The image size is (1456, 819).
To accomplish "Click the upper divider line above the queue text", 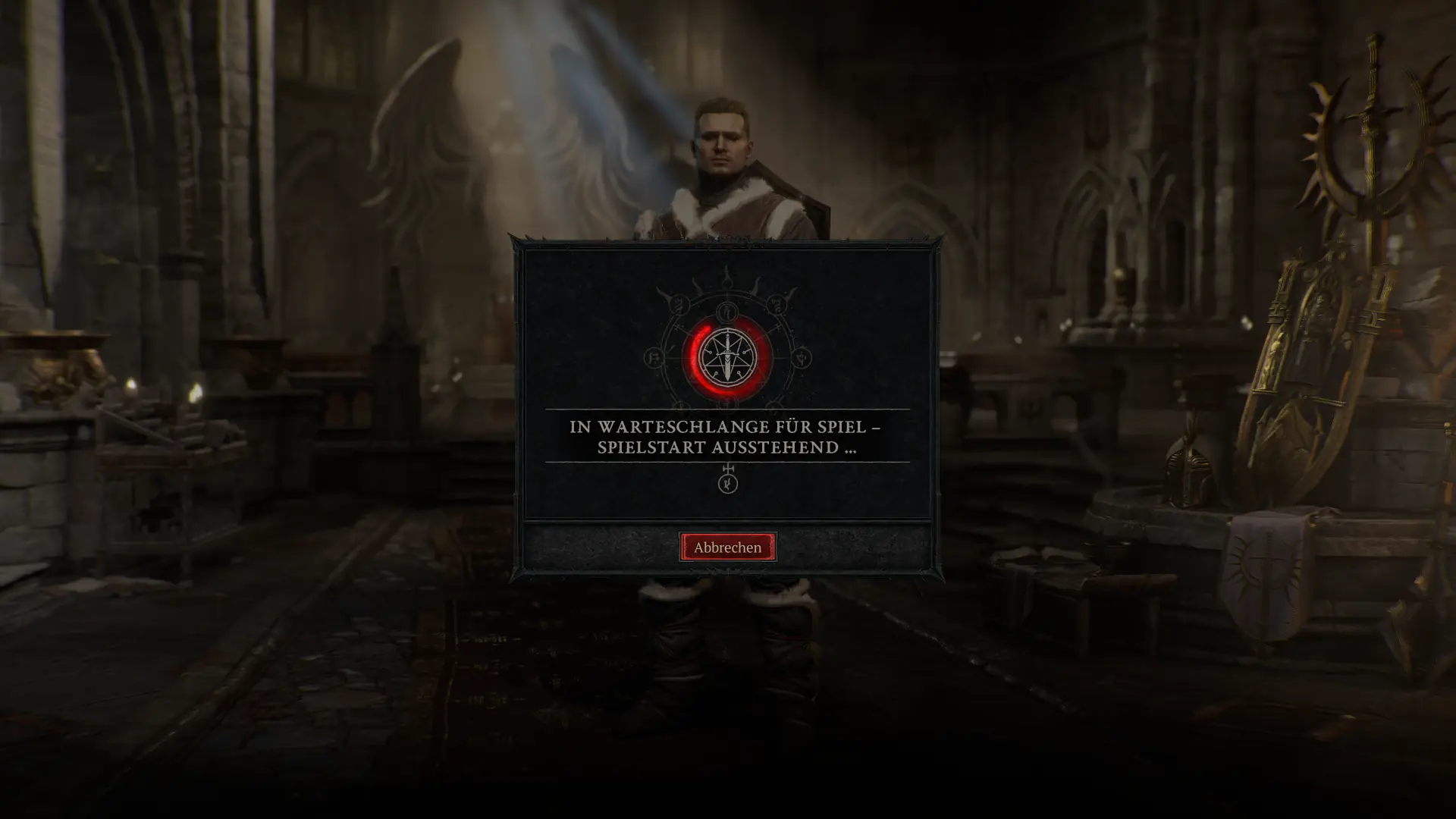I will pyautogui.click(x=726, y=409).
